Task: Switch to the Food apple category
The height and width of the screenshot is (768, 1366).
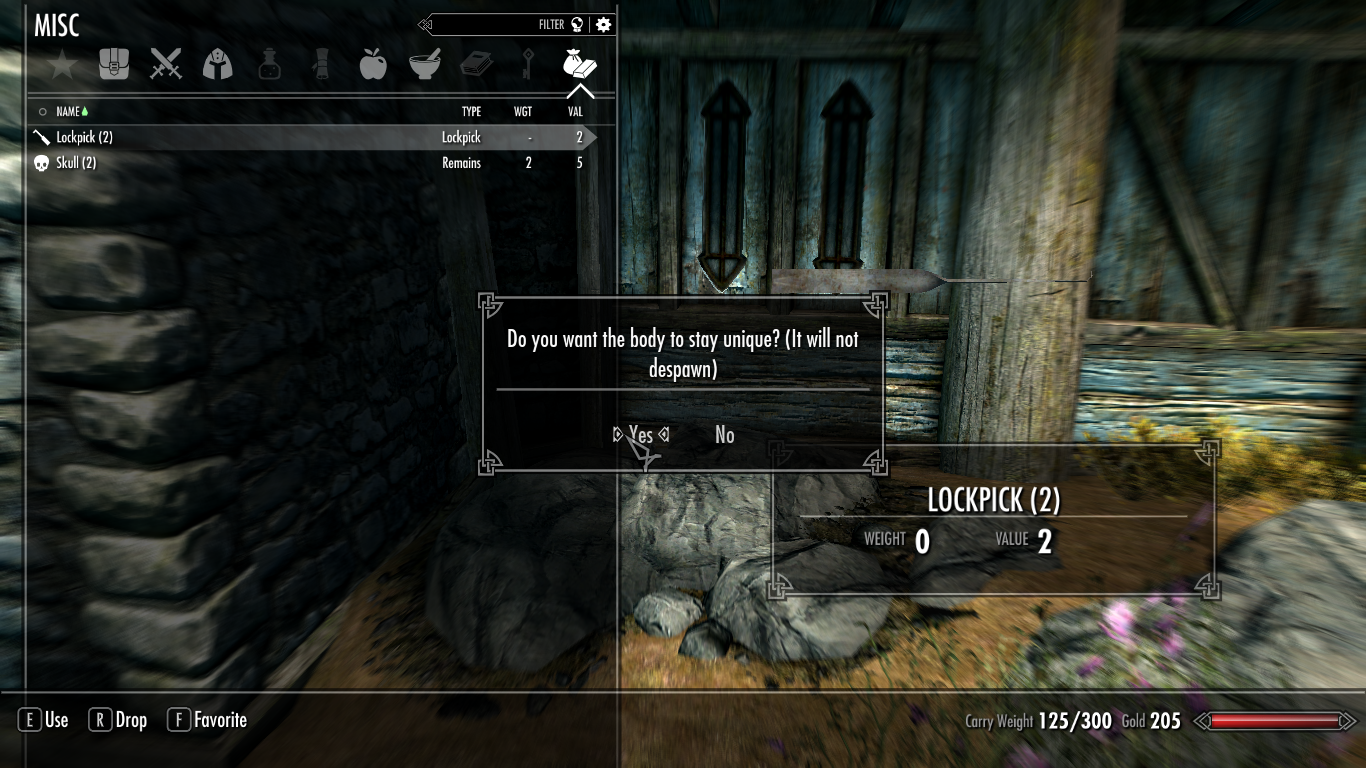Action: pos(373,65)
